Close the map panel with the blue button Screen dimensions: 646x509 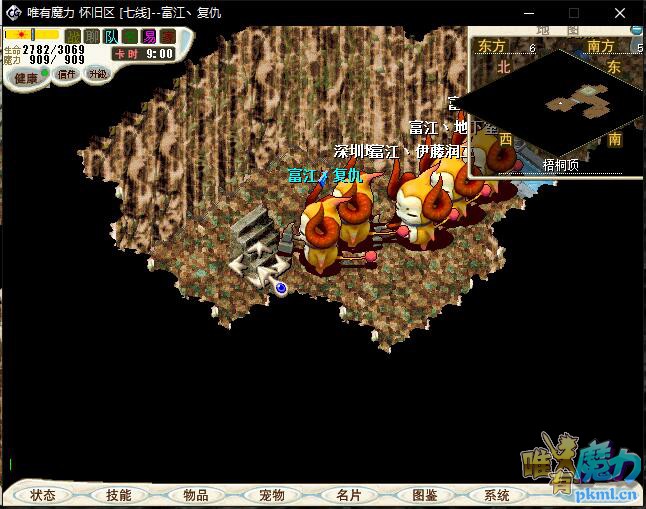point(637,30)
